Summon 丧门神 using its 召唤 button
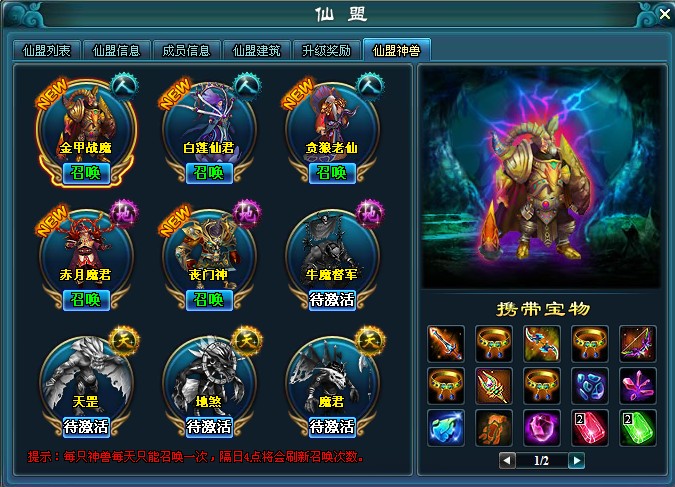 point(208,299)
